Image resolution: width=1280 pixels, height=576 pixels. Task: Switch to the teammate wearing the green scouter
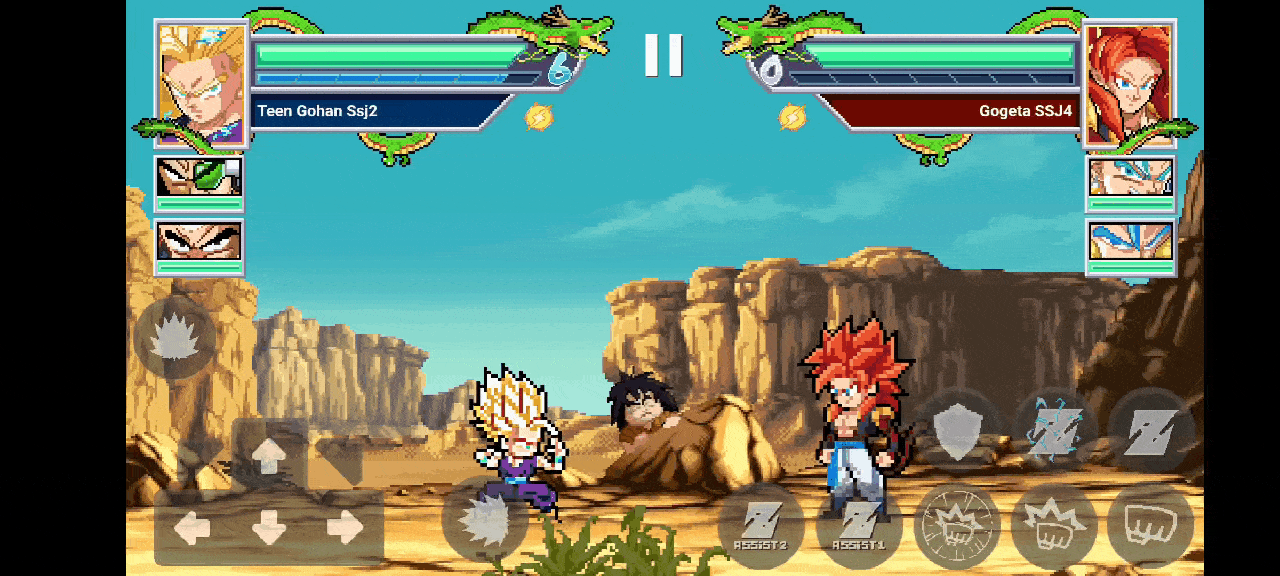[199, 178]
